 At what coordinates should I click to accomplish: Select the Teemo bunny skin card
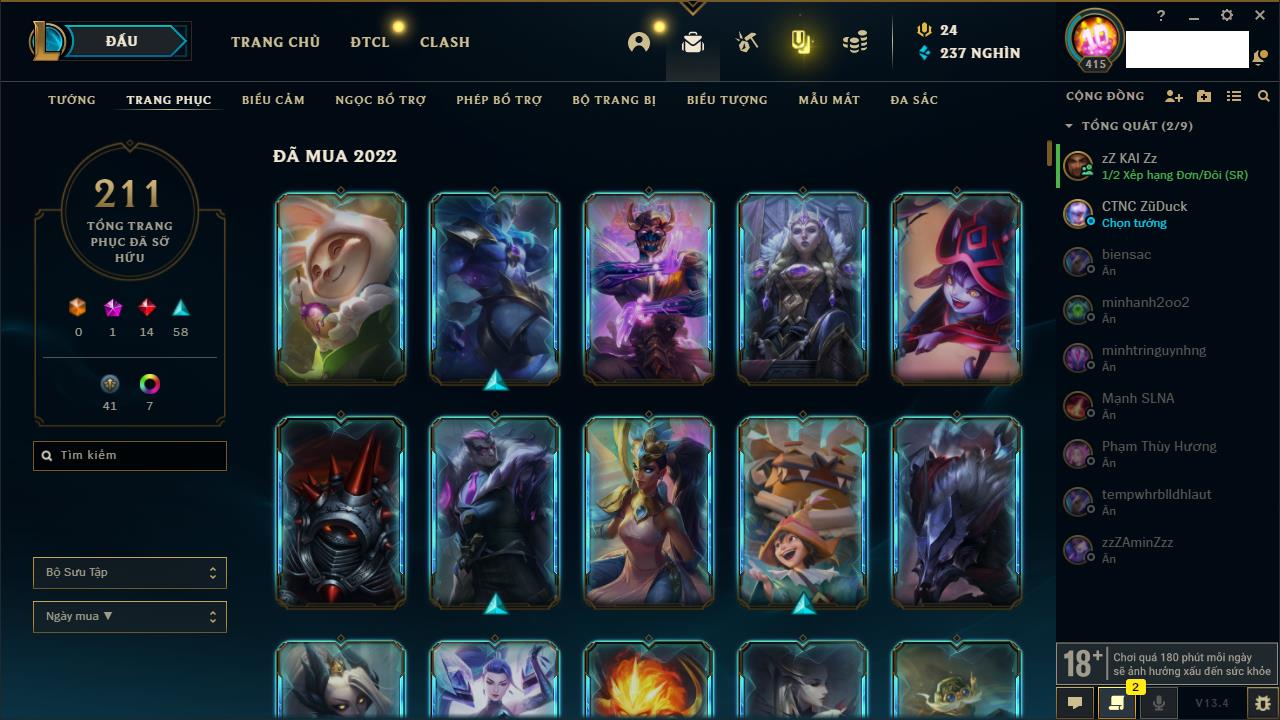click(341, 288)
